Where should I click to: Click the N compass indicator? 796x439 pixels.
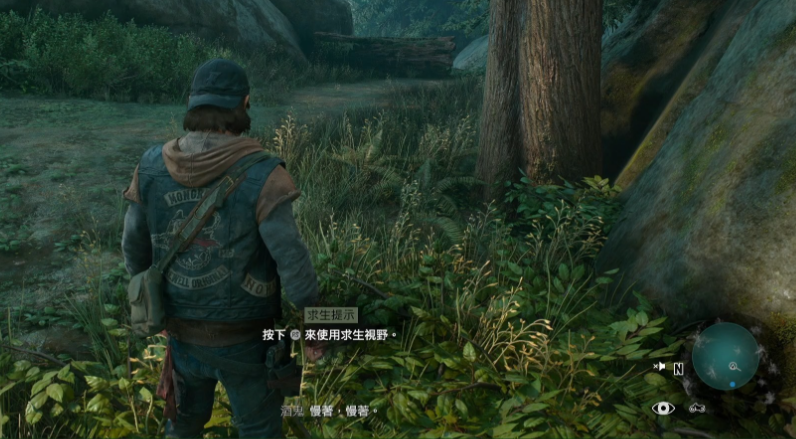tap(678, 368)
